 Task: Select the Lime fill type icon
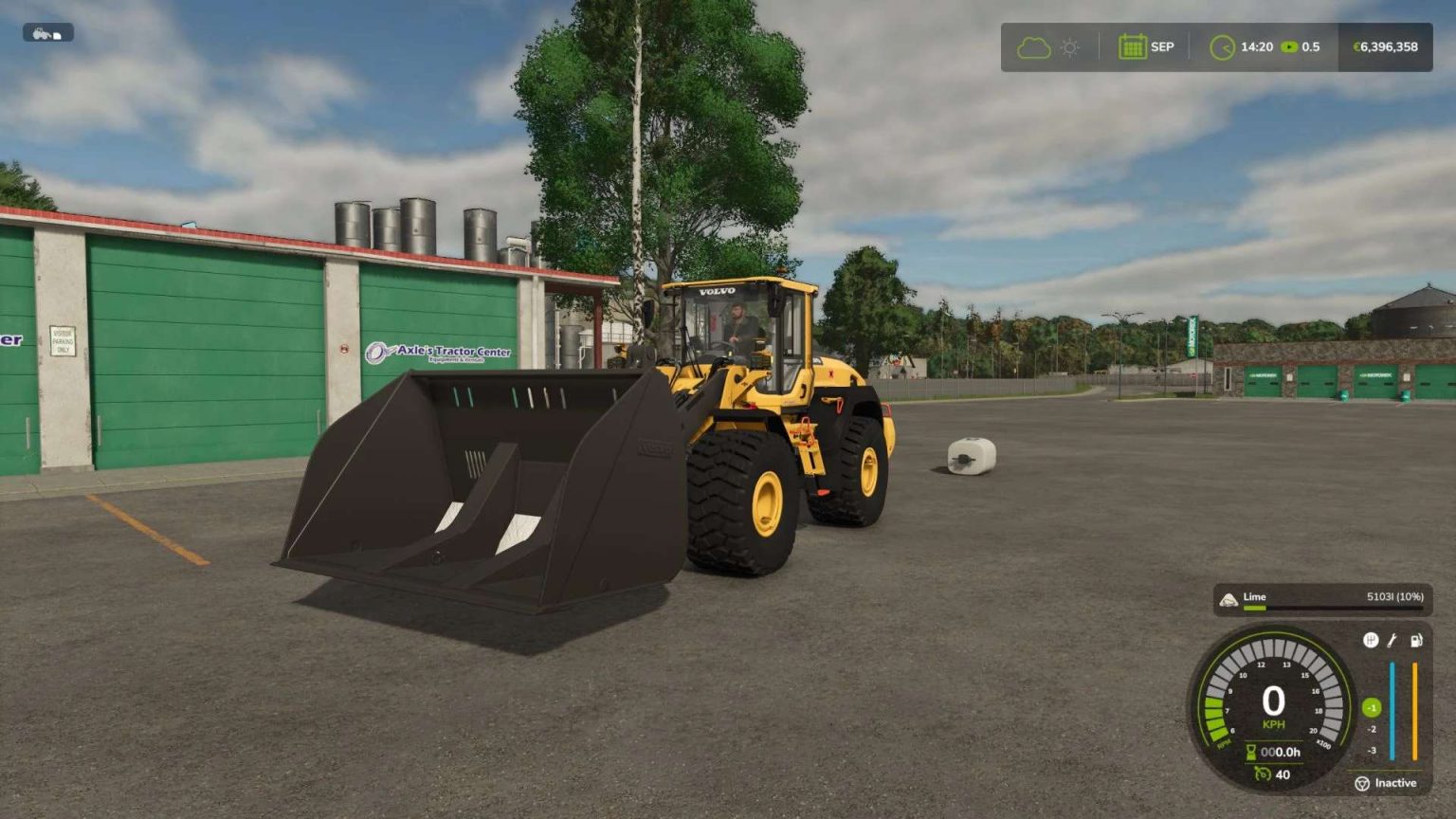pyautogui.click(x=1230, y=598)
